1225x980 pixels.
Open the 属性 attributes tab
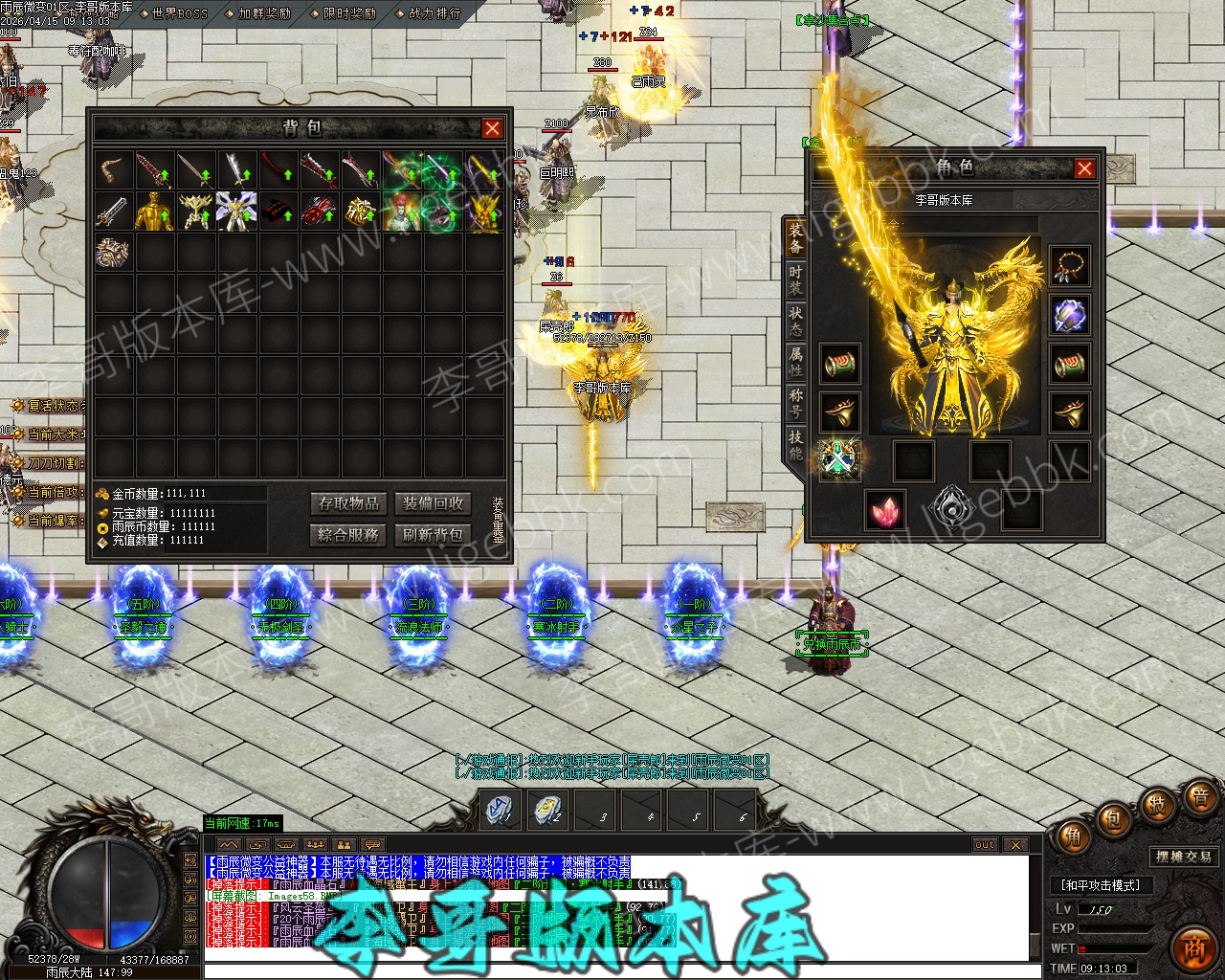(795, 361)
